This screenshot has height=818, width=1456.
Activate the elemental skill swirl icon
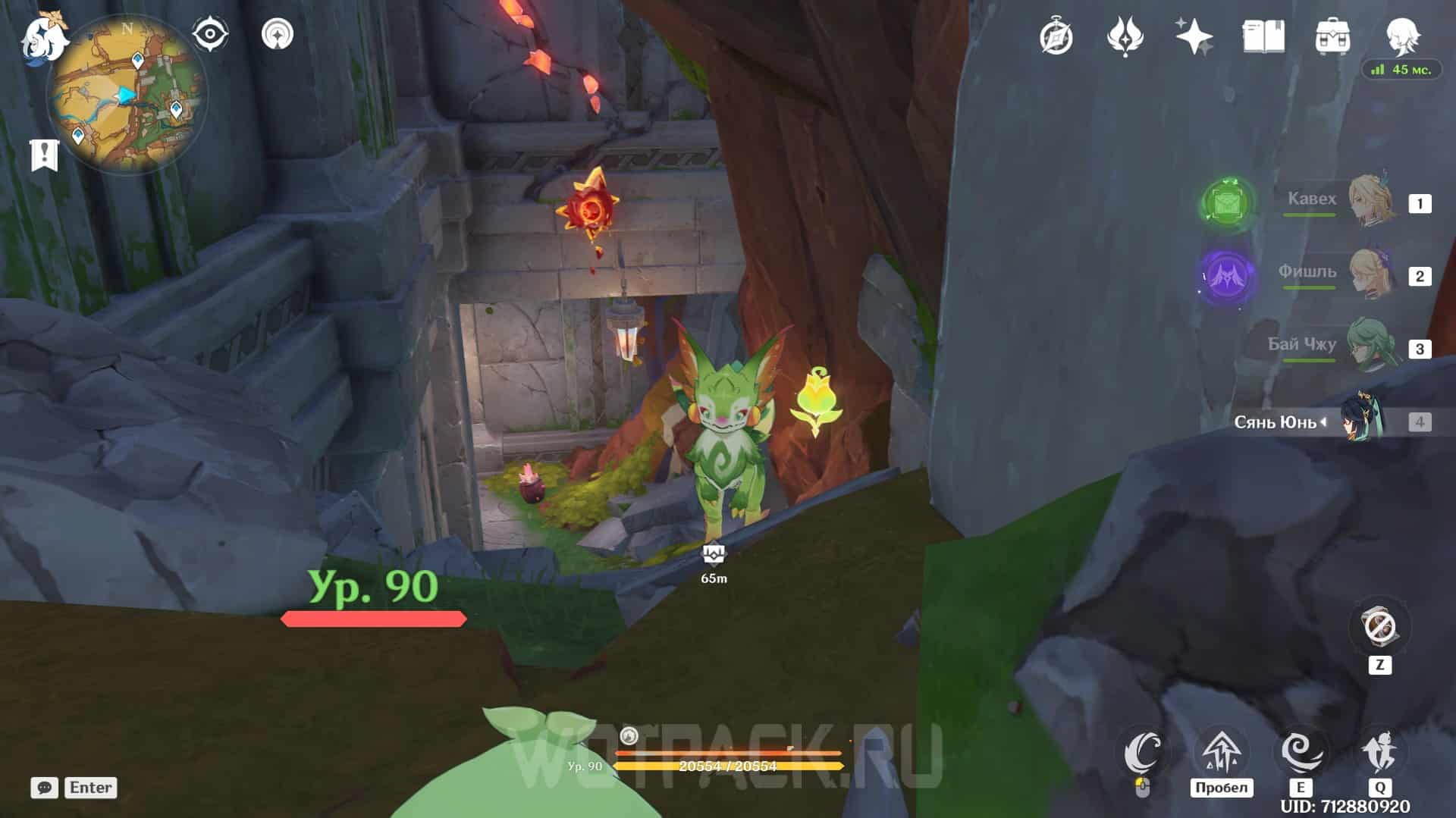(x=1301, y=752)
